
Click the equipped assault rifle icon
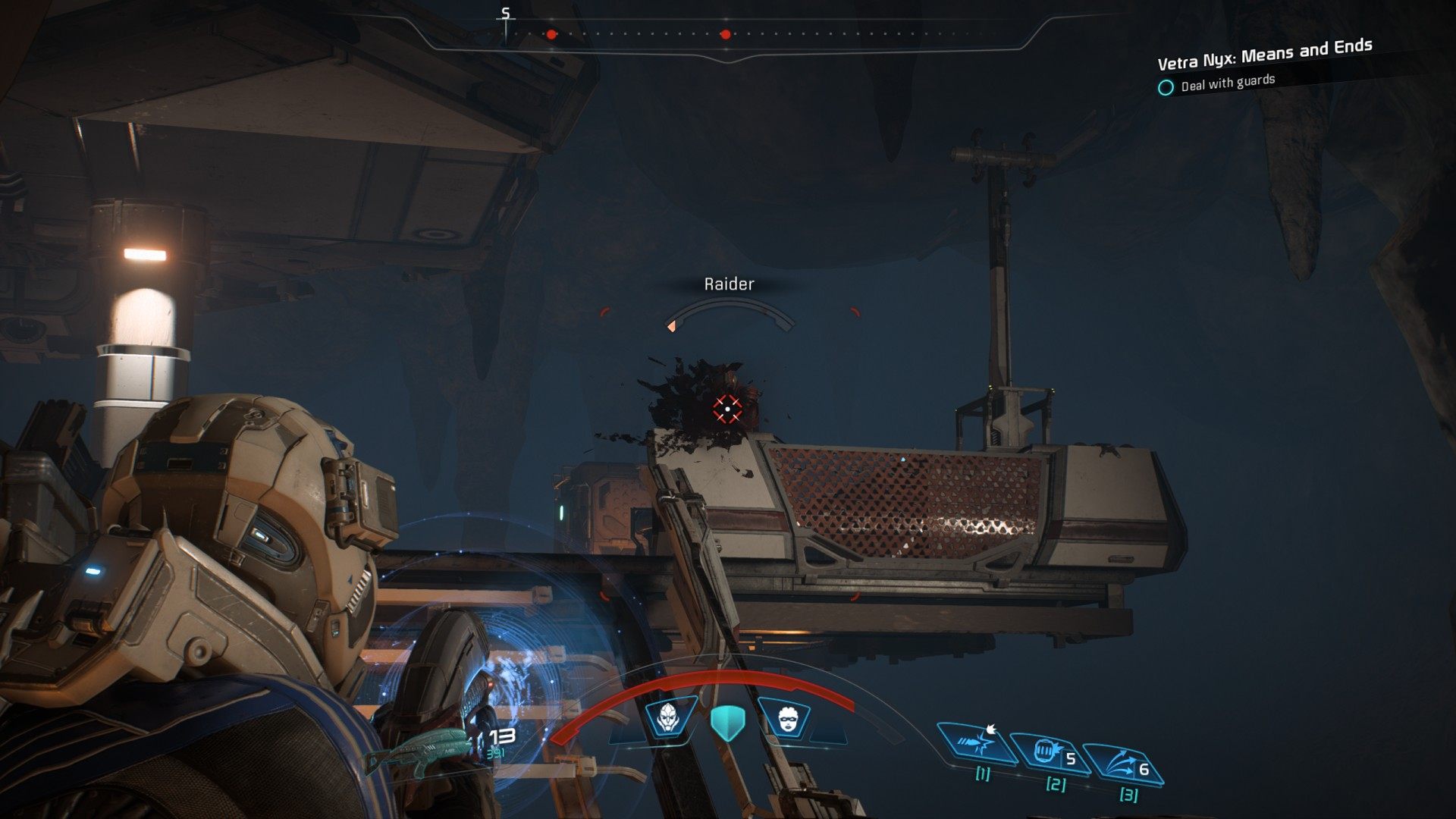click(416, 750)
